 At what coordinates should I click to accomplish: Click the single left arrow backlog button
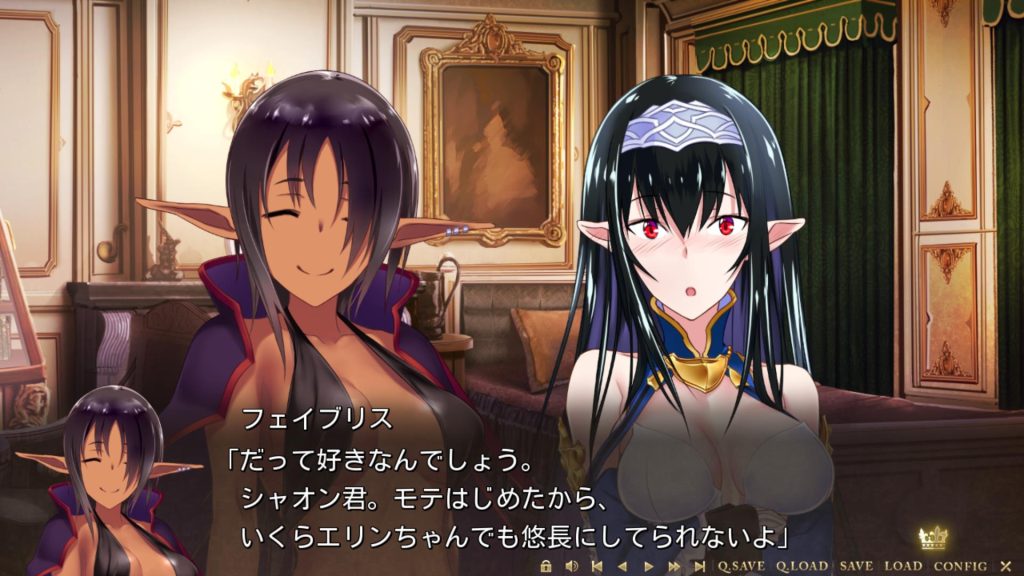click(622, 566)
